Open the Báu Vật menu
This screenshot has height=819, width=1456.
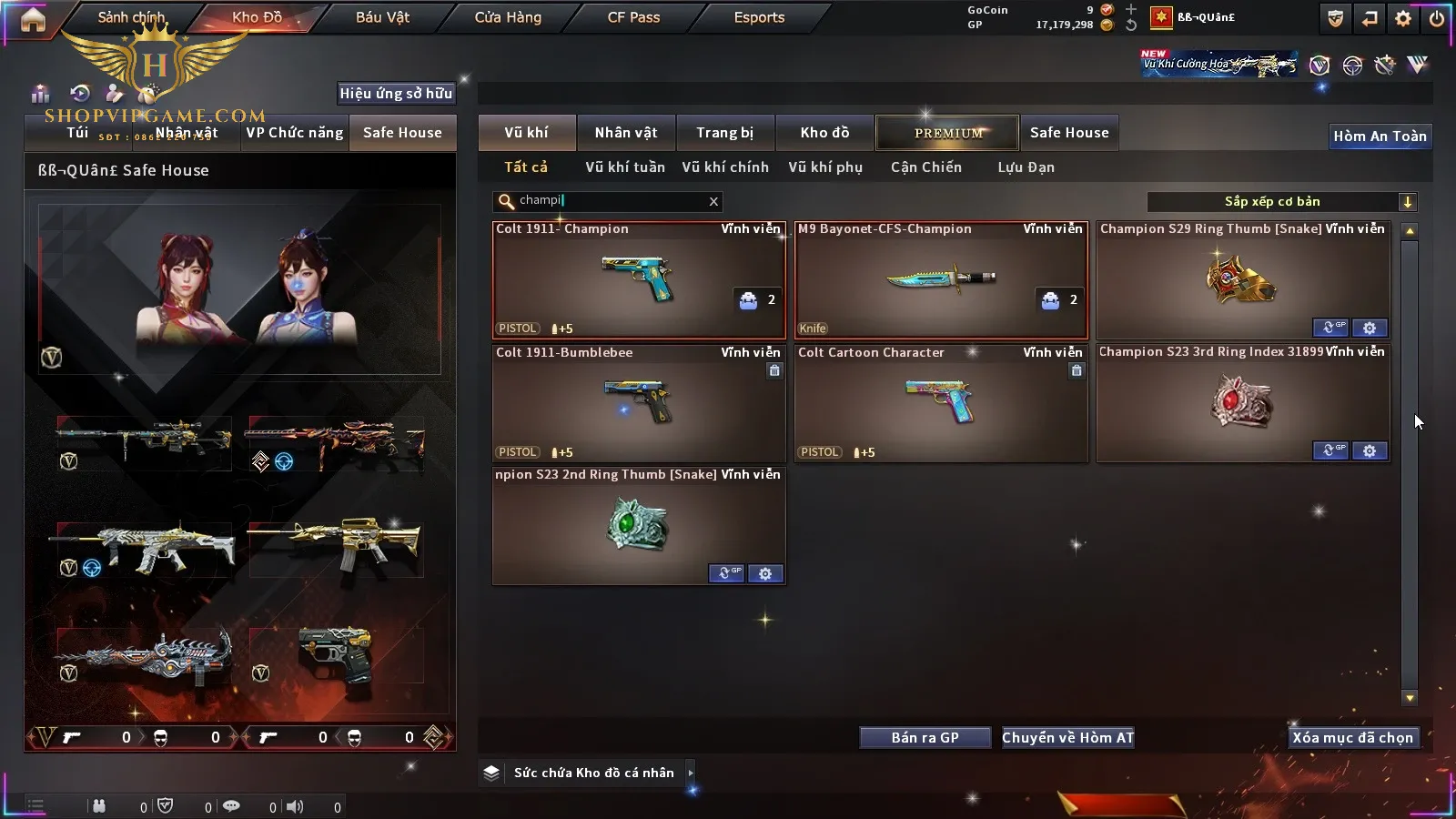coord(382,17)
